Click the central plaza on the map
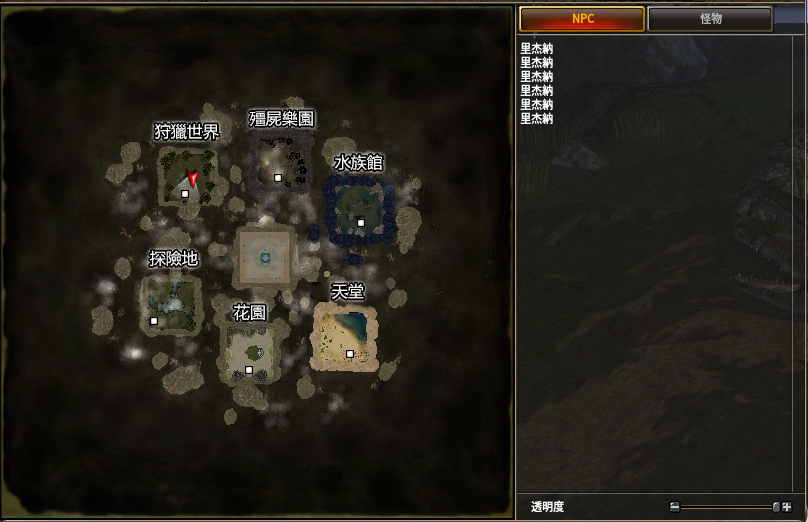This screenshot has height=522, width=808. click(x=265, y=257)
